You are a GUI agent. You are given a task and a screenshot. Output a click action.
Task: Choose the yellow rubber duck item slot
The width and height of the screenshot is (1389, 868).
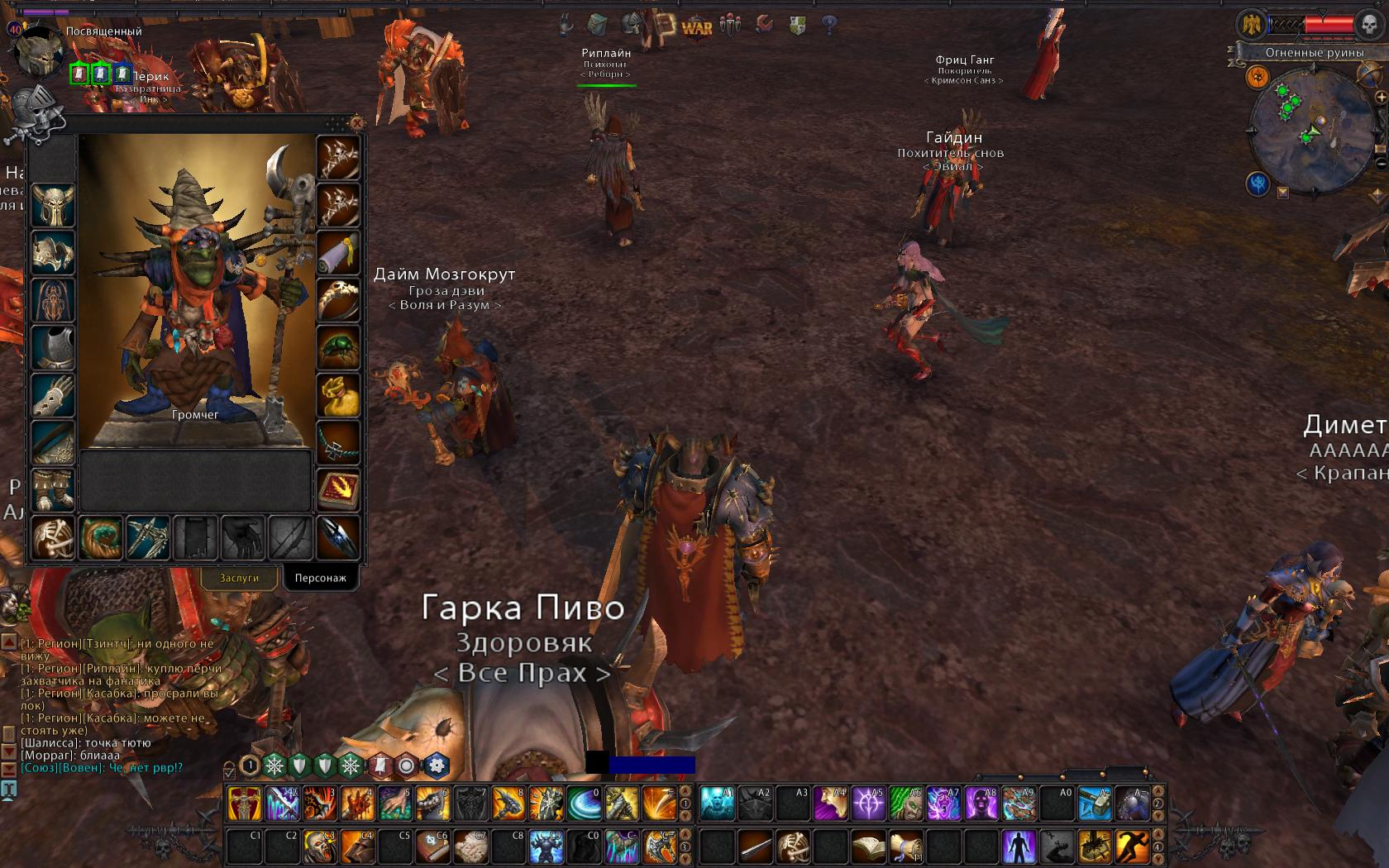tap(338, 395)
